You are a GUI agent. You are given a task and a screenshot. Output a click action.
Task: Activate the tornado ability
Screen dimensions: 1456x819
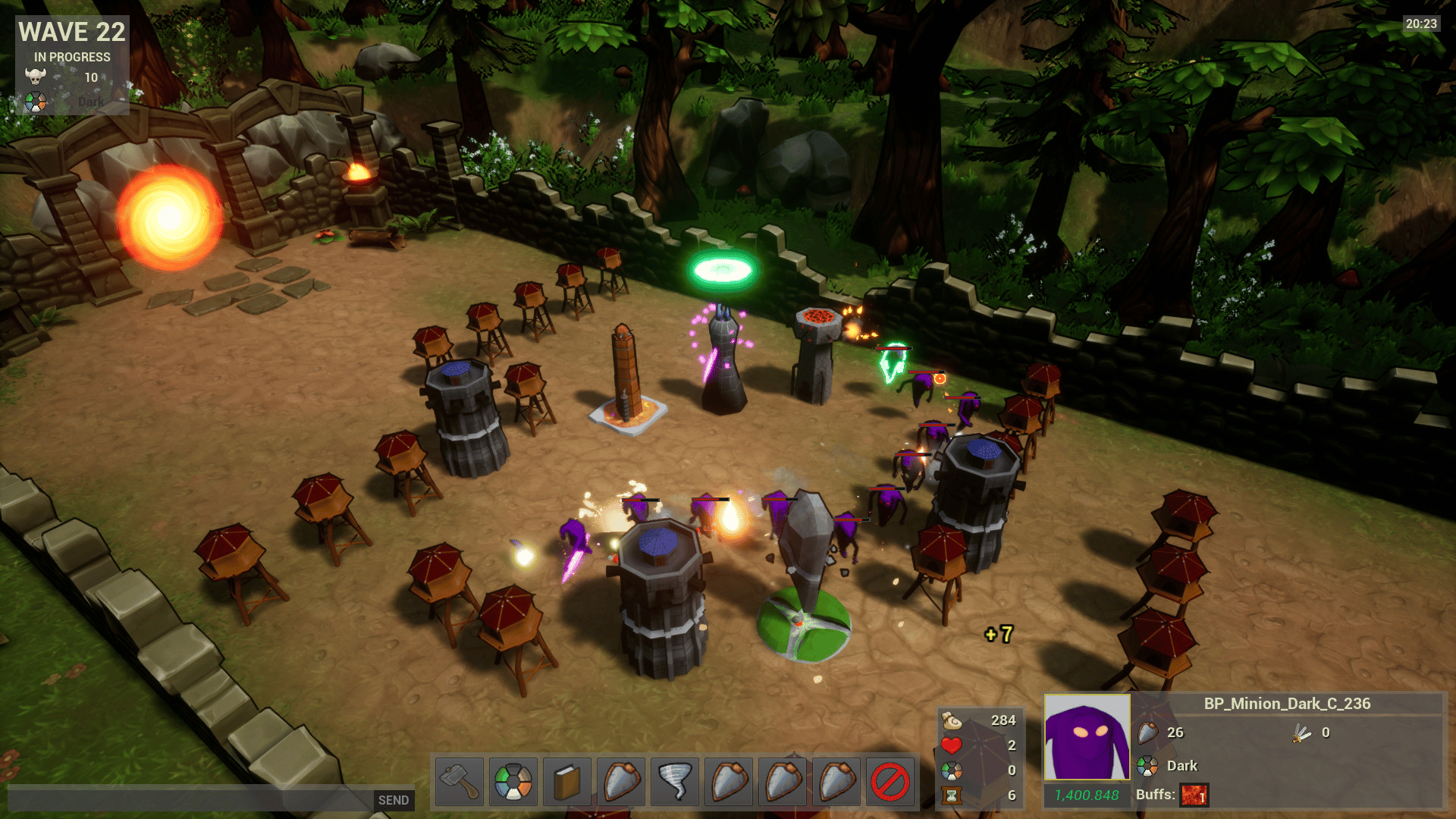pos(675,781)
